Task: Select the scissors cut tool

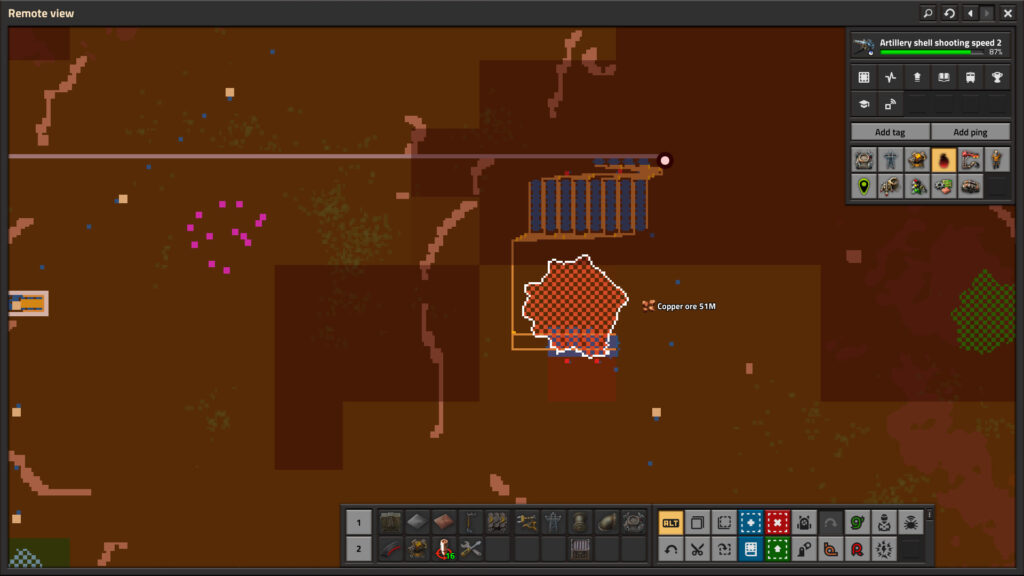Action: tap(697, 549)
